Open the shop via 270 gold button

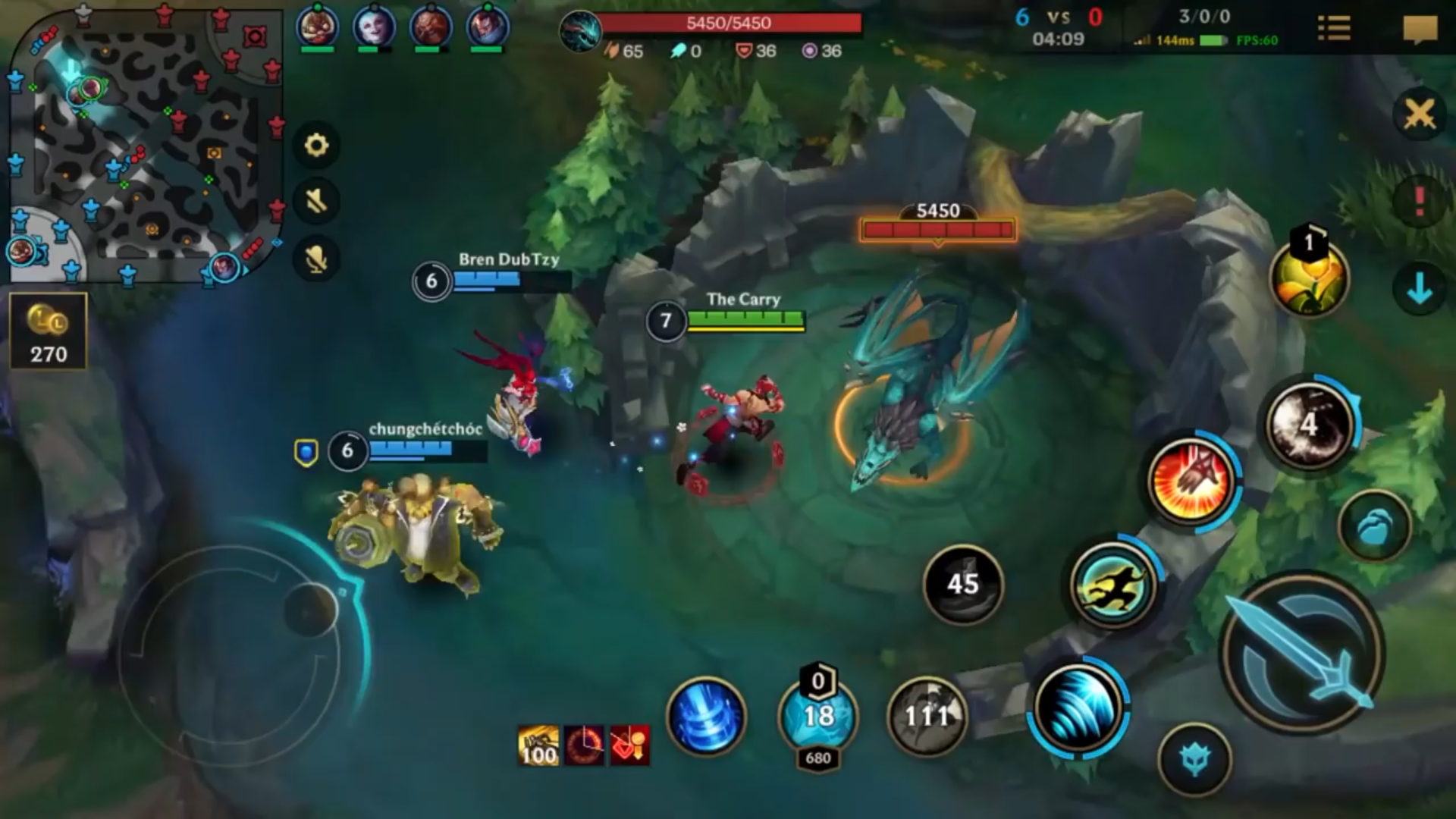click(x=49, y=331)
